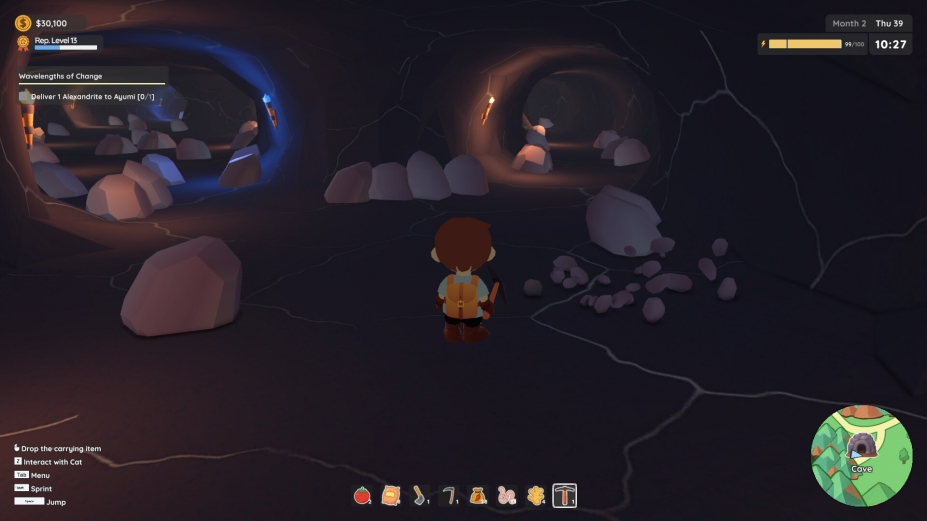The image size is (927, 521).
Task: Equip the axe from the hotbar
Action: tap(420, 495)
